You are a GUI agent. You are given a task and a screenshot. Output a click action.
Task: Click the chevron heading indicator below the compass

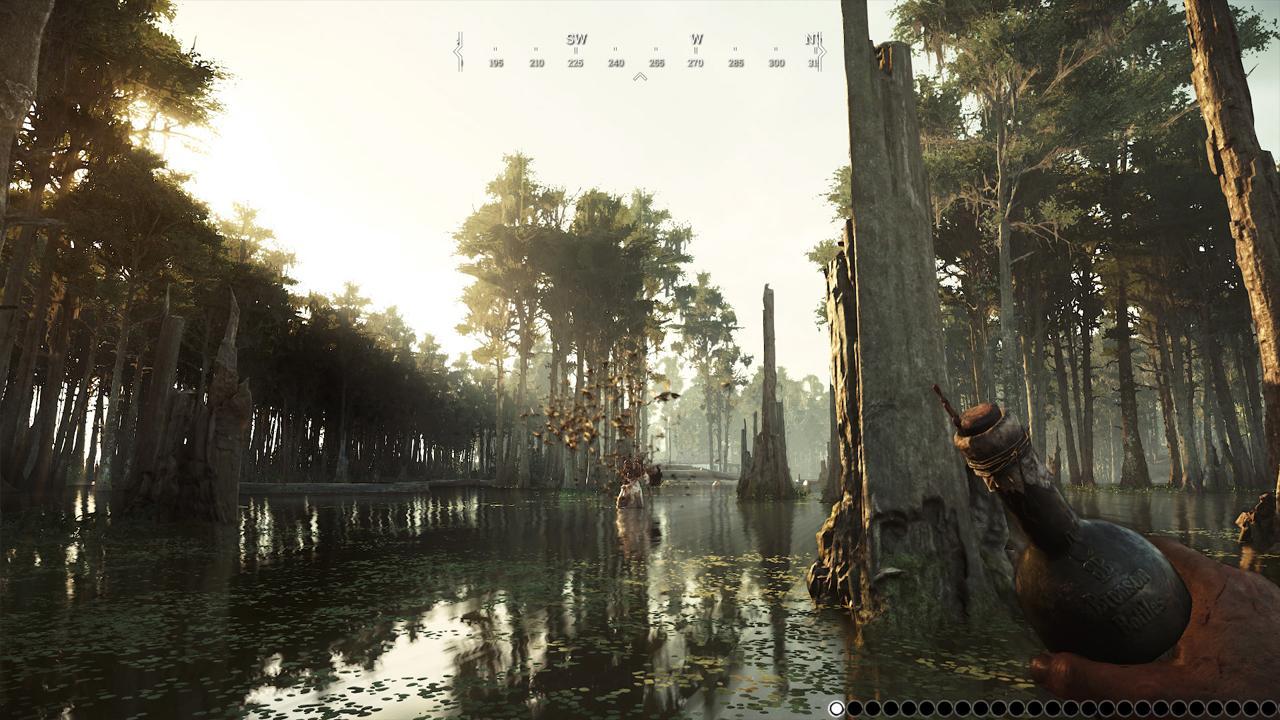[640, 76]
